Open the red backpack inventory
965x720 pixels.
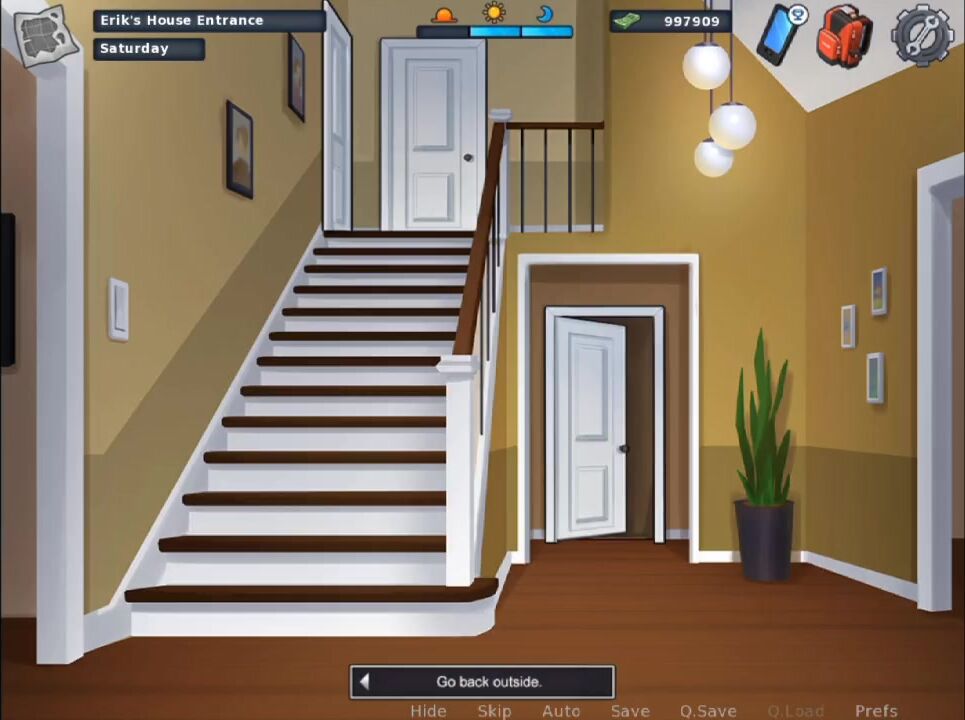click(843, 37)
